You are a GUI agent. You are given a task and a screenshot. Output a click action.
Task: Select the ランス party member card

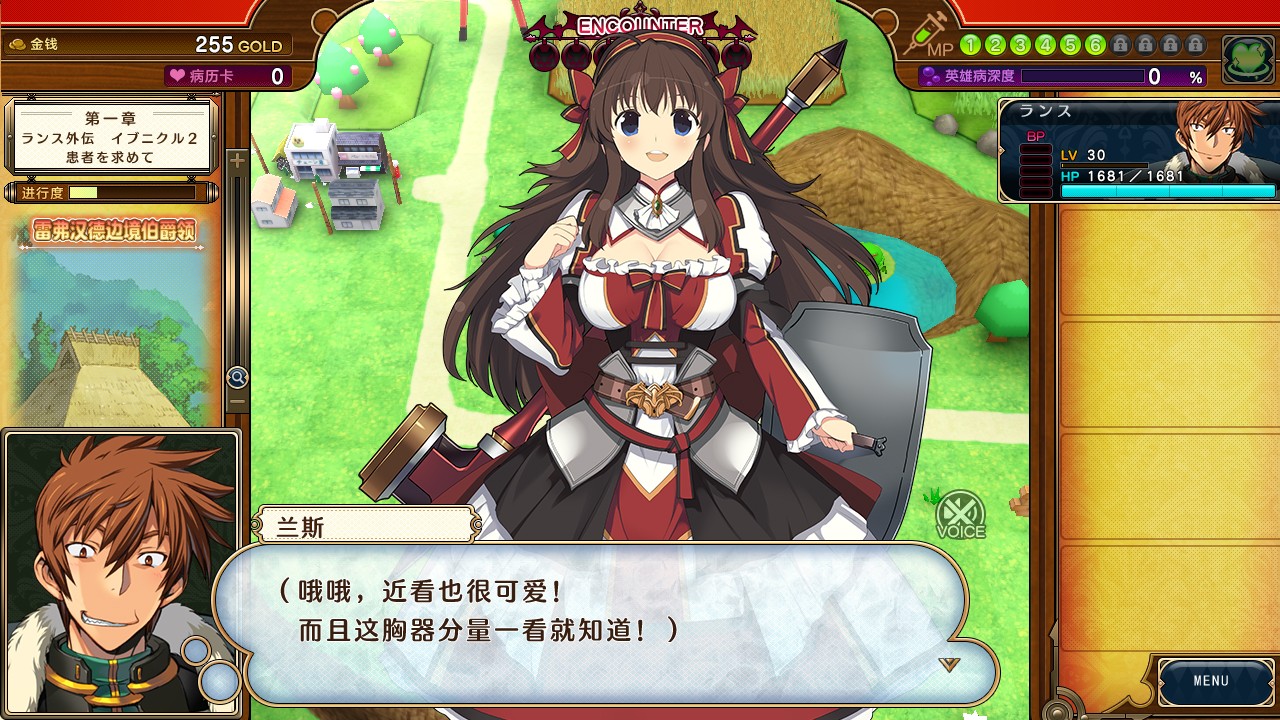[1139, 150]
